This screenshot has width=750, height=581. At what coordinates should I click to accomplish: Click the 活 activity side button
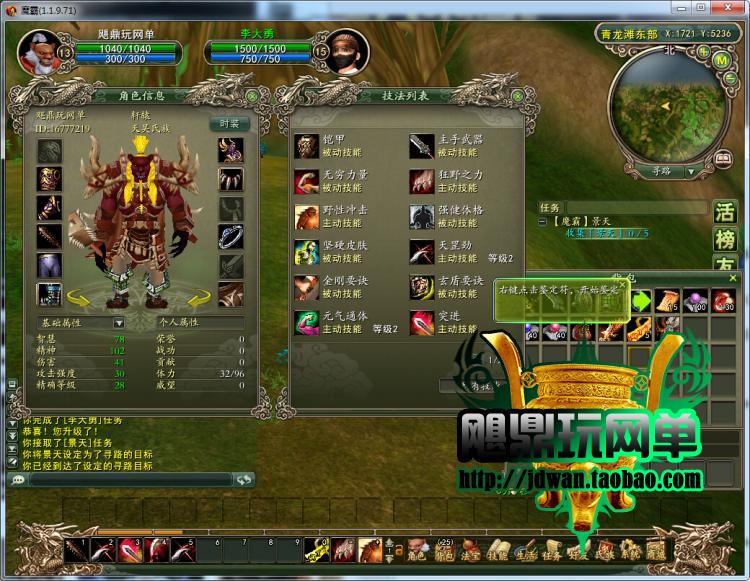point(724,212)
